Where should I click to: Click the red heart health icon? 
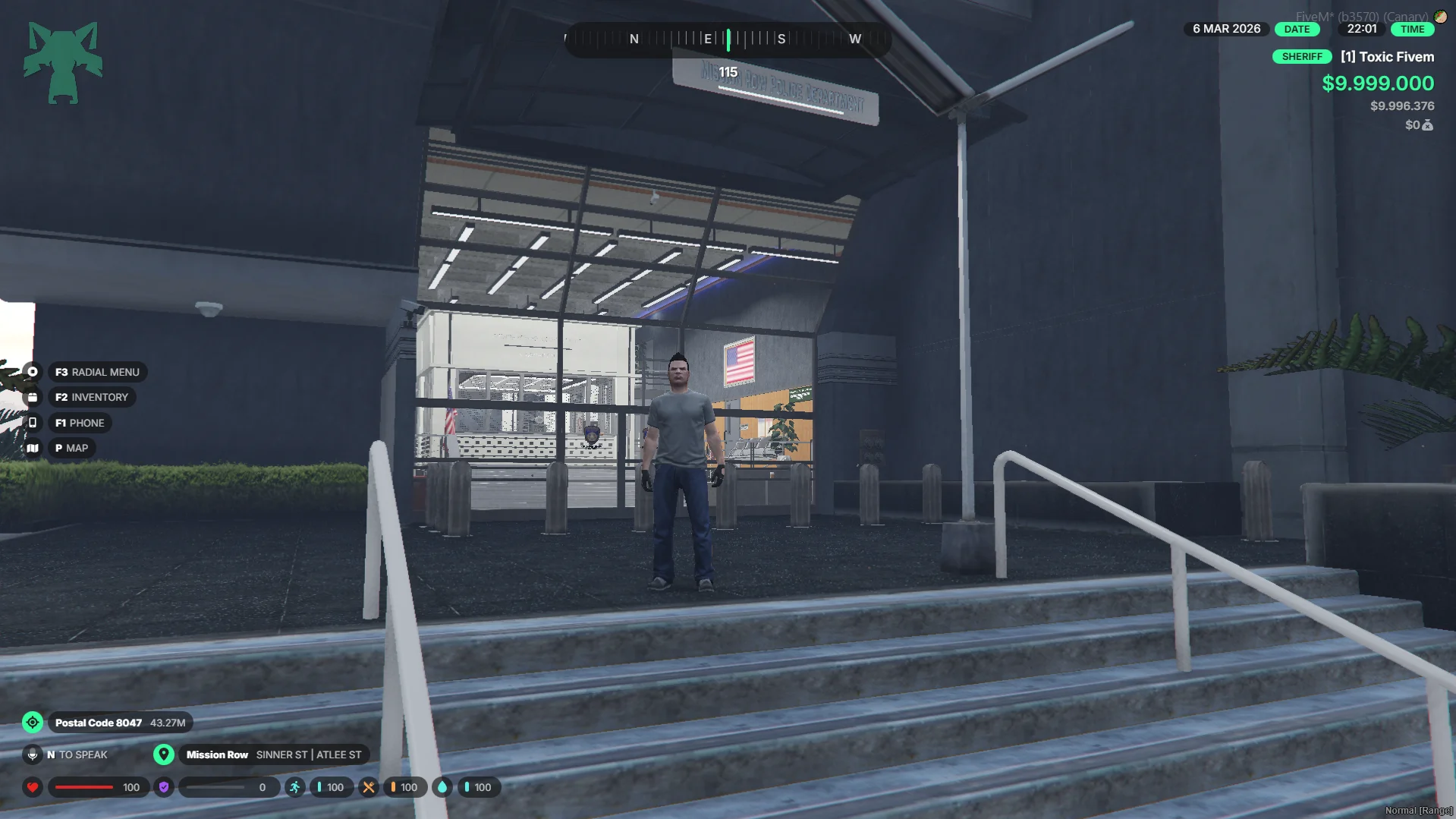pos(32,787)
